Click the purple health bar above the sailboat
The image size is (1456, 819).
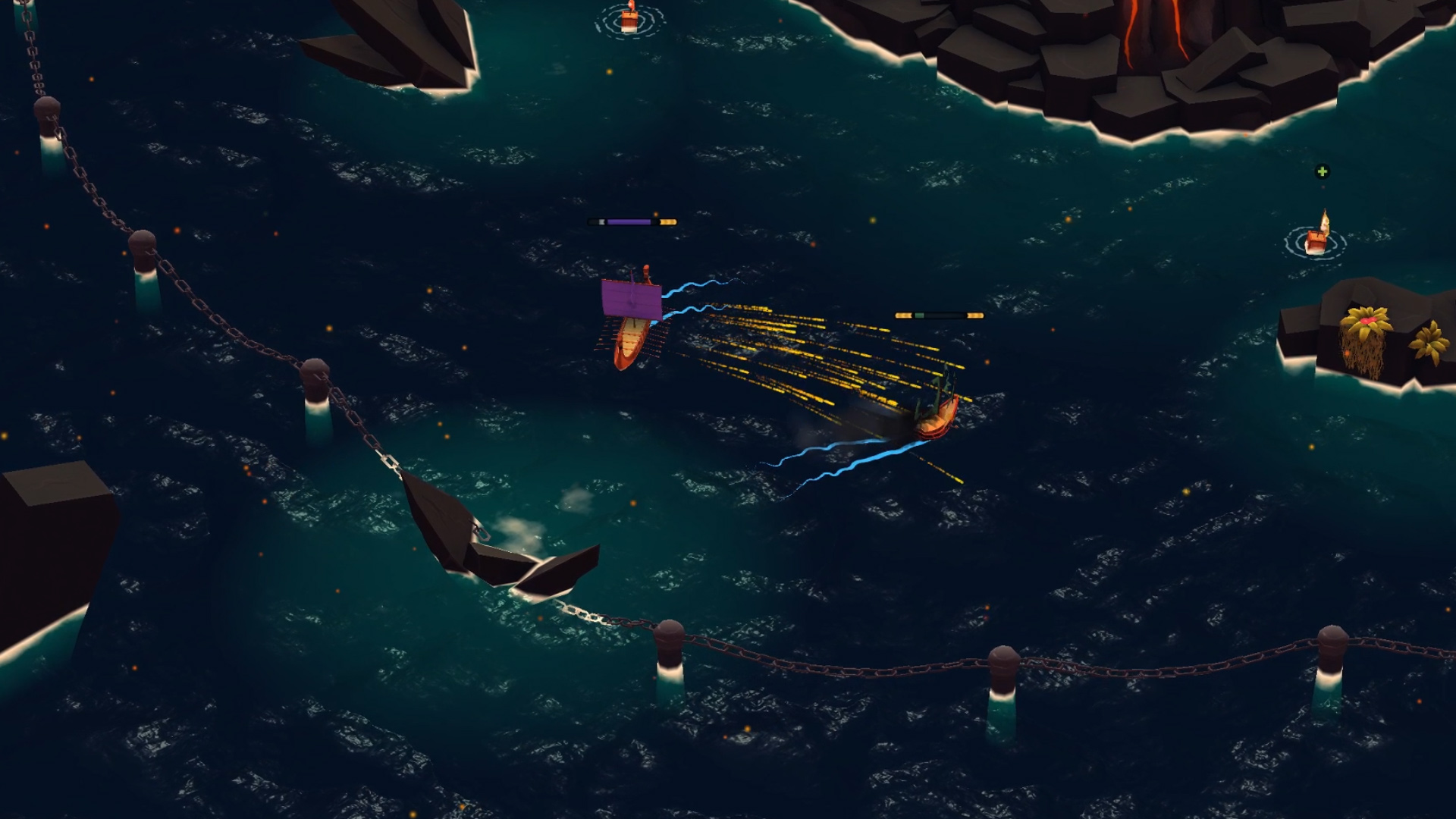631,222
